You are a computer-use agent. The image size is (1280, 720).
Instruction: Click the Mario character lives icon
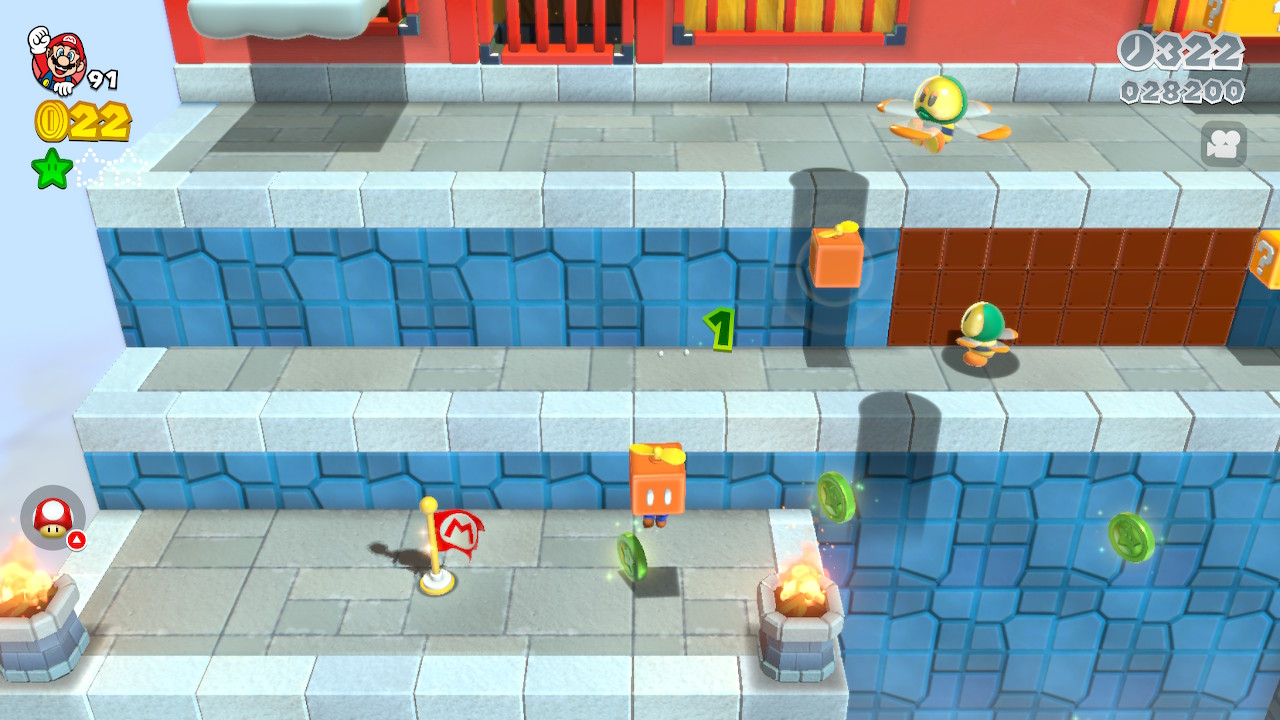pos(58,60)
